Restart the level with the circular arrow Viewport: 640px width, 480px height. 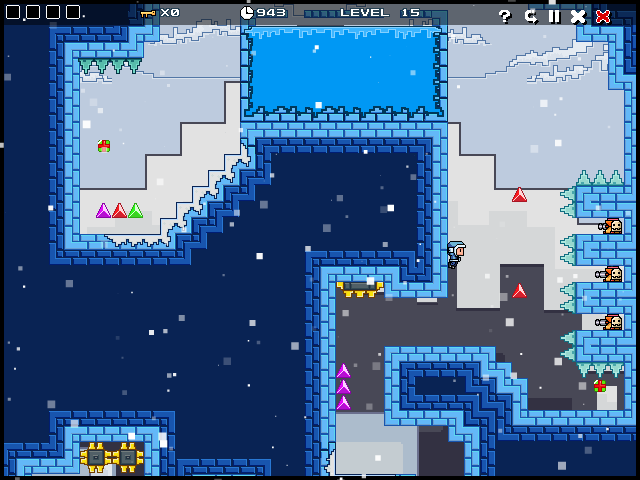[x=530, y=15]
